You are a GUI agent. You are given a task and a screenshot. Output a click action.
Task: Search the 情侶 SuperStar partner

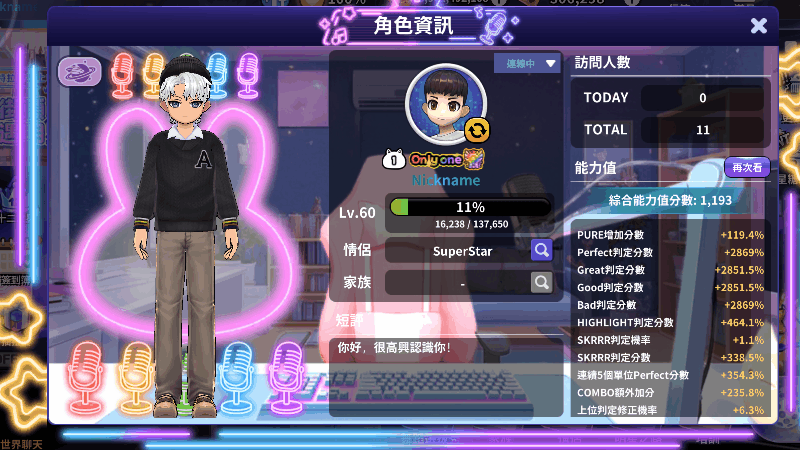(541, 250)
